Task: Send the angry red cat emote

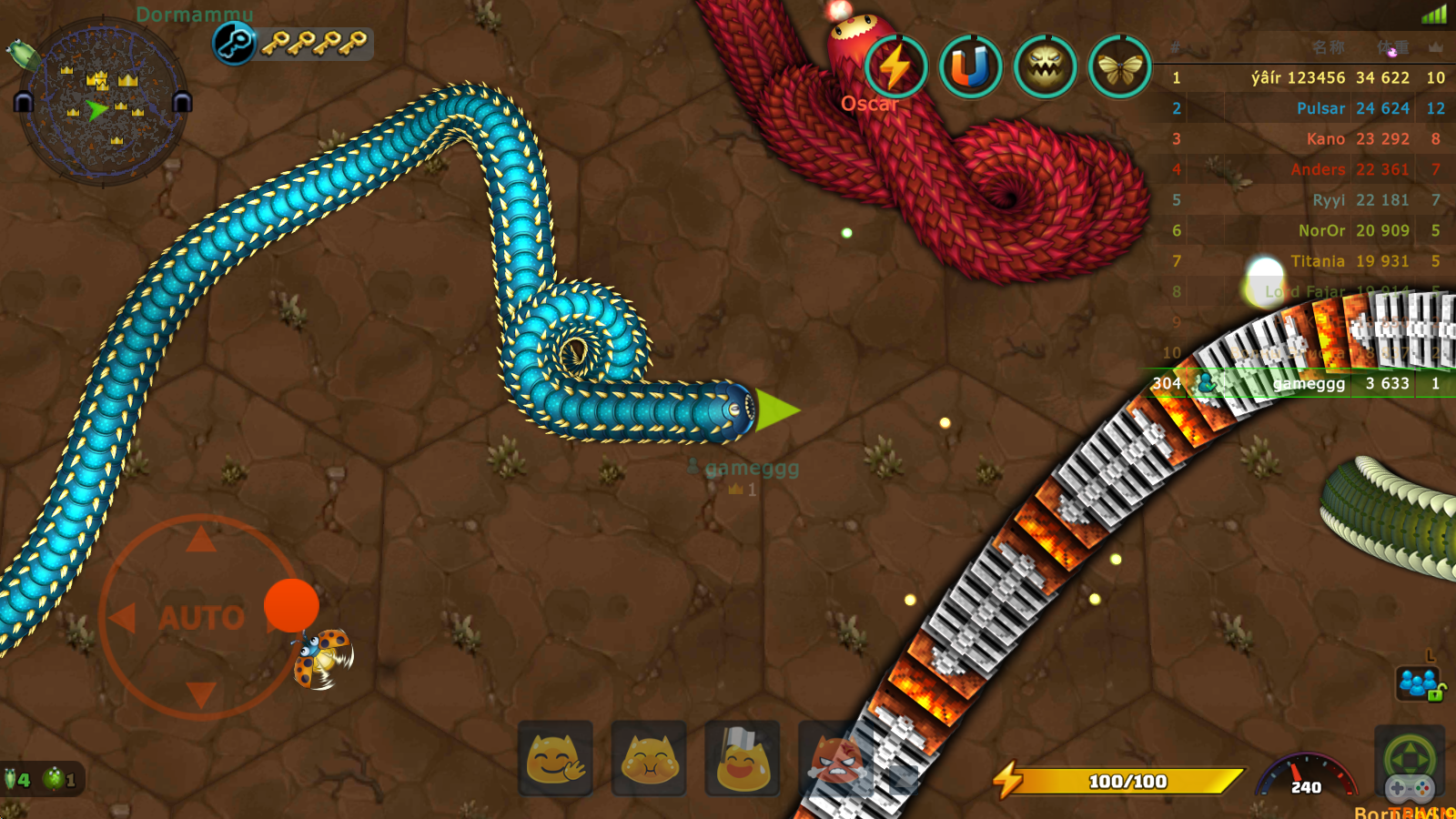Action: (835, 759)
